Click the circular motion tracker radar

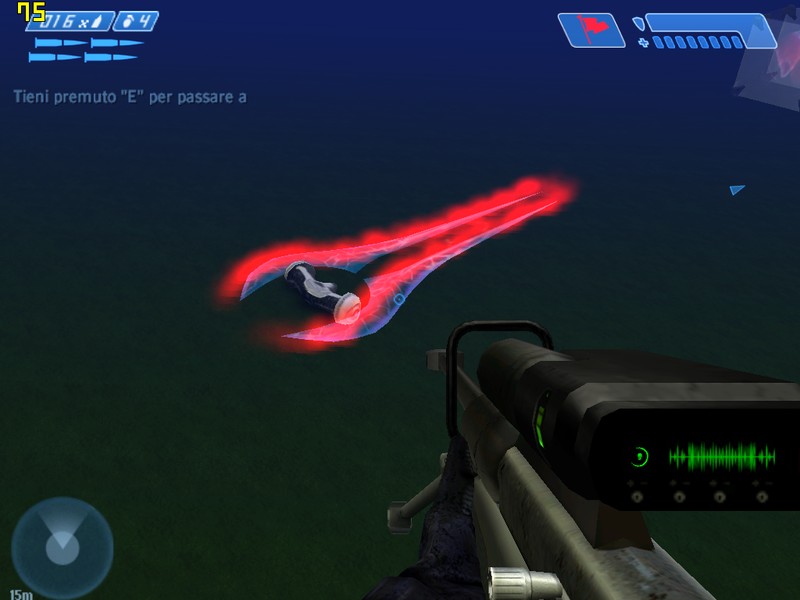pos(62,548)
